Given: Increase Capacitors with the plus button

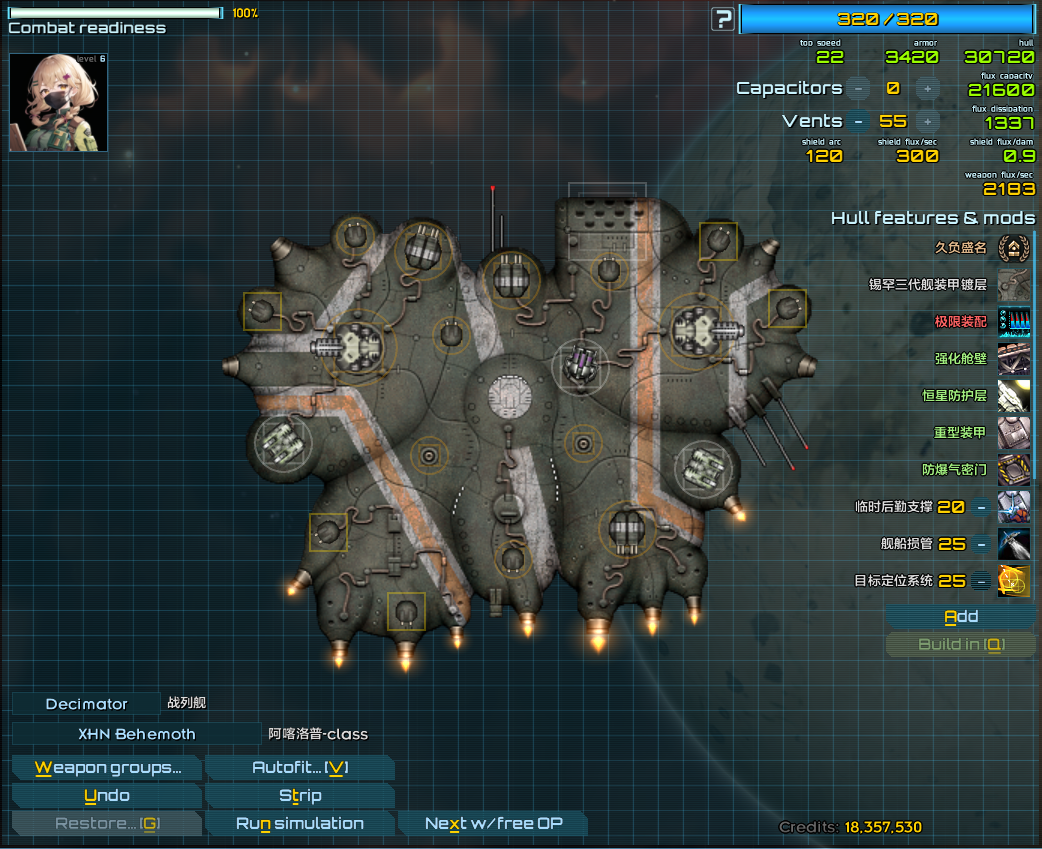Looking at the screenshot, I should 927,89.
